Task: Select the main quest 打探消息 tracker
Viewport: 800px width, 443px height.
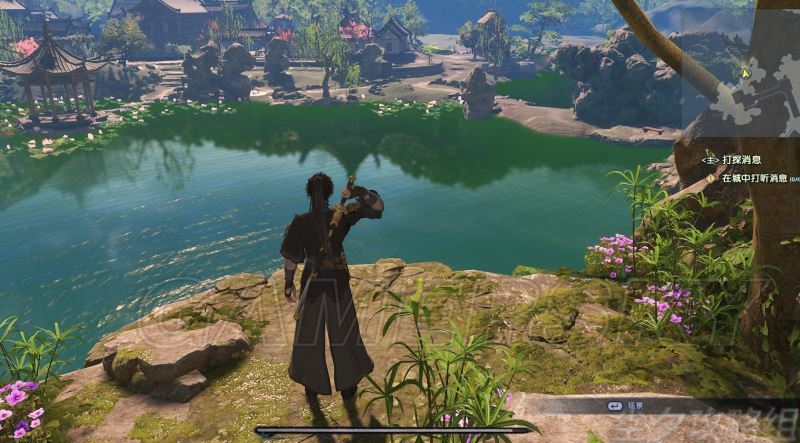Action: (740, 159)
